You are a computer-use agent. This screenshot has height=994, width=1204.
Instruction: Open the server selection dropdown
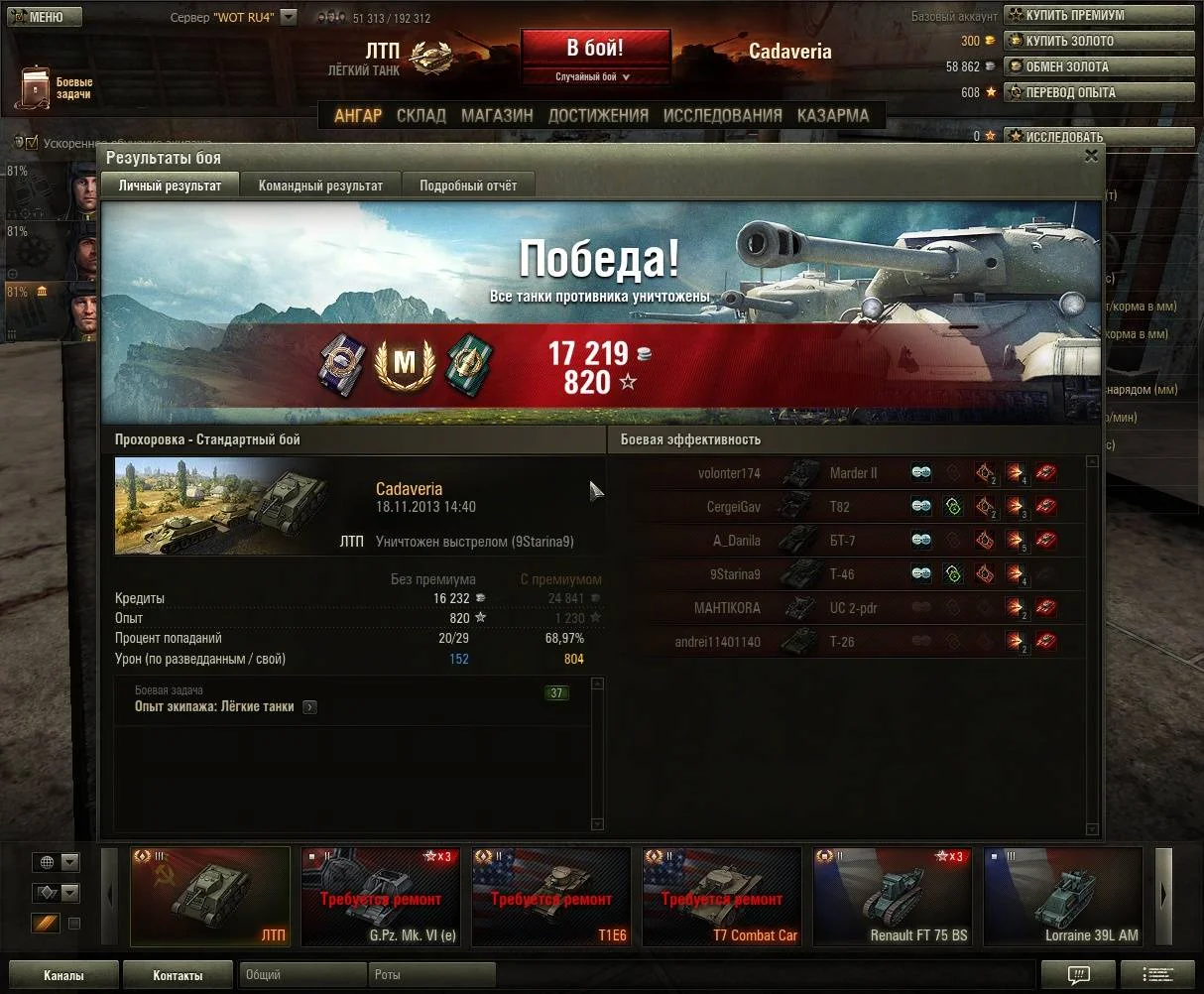[x=288, y=17]
